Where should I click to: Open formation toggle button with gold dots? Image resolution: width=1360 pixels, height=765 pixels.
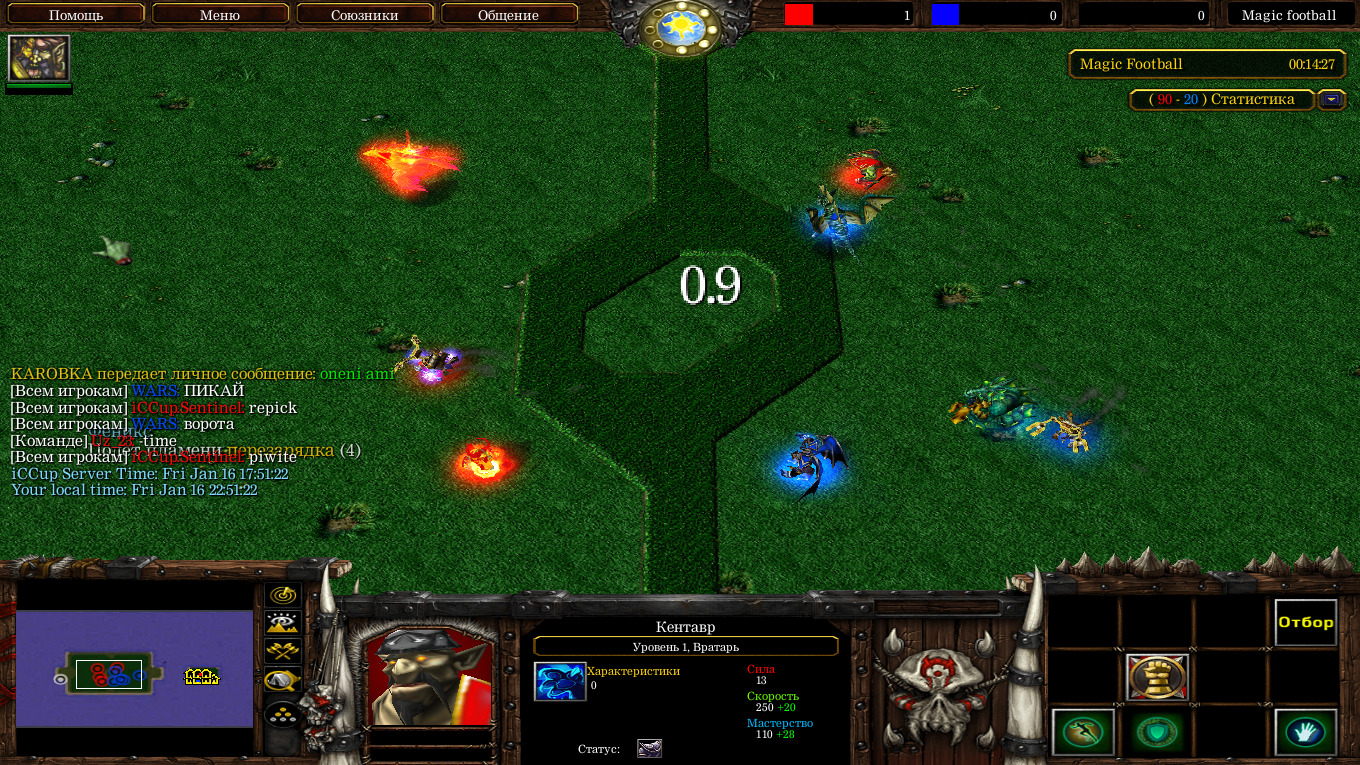tap(283, 714)
